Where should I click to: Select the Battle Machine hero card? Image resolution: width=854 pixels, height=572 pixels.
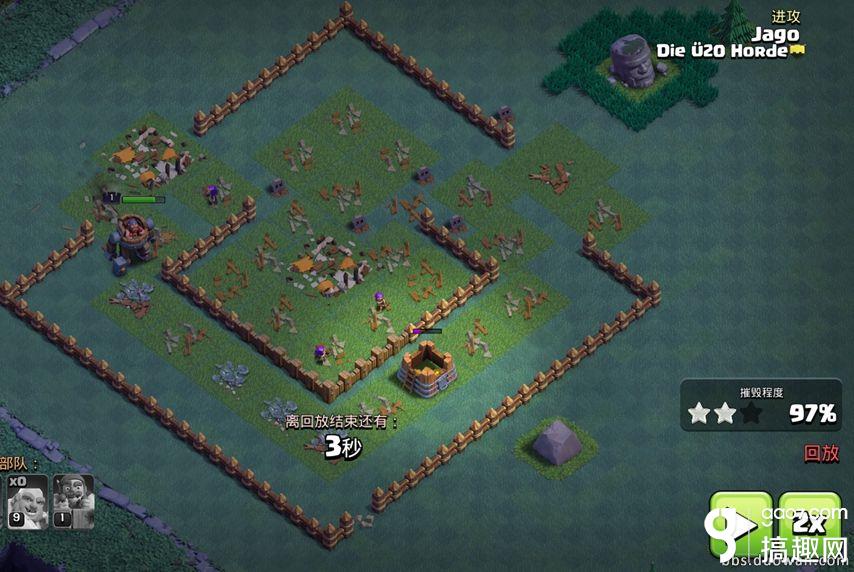(x=73, y=499)
